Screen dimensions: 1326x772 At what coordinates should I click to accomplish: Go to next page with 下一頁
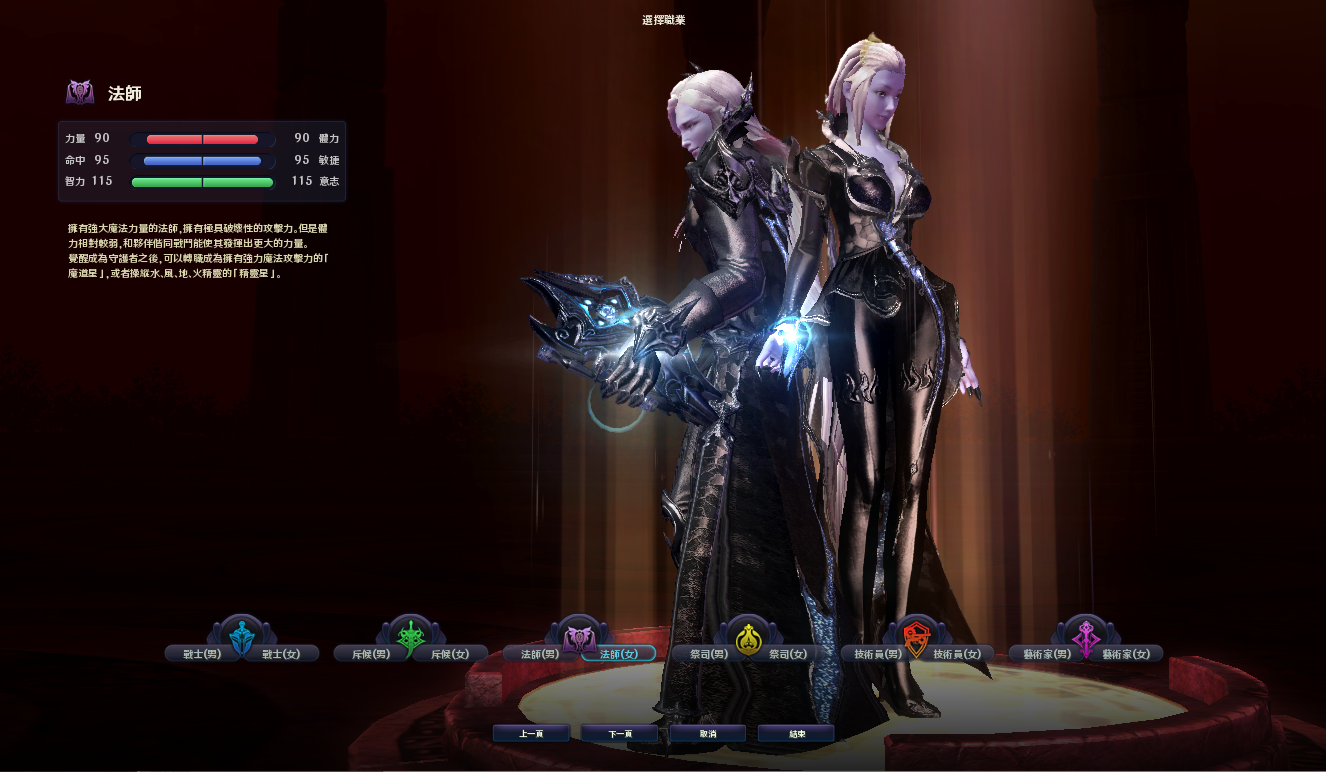coord(619,734)
